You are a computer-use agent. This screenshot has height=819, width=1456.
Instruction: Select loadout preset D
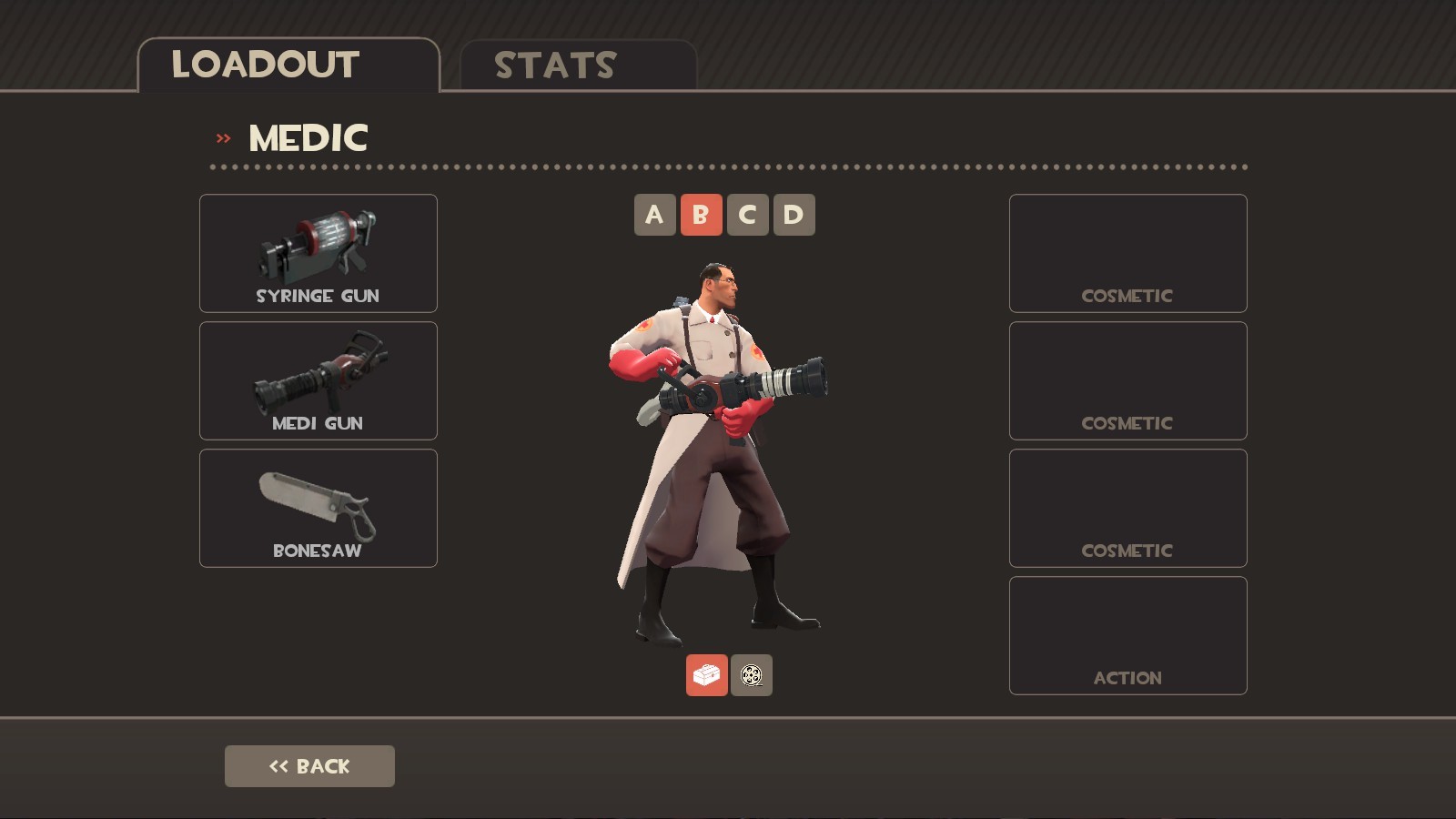pyautogui.click(x=794, y=215)
